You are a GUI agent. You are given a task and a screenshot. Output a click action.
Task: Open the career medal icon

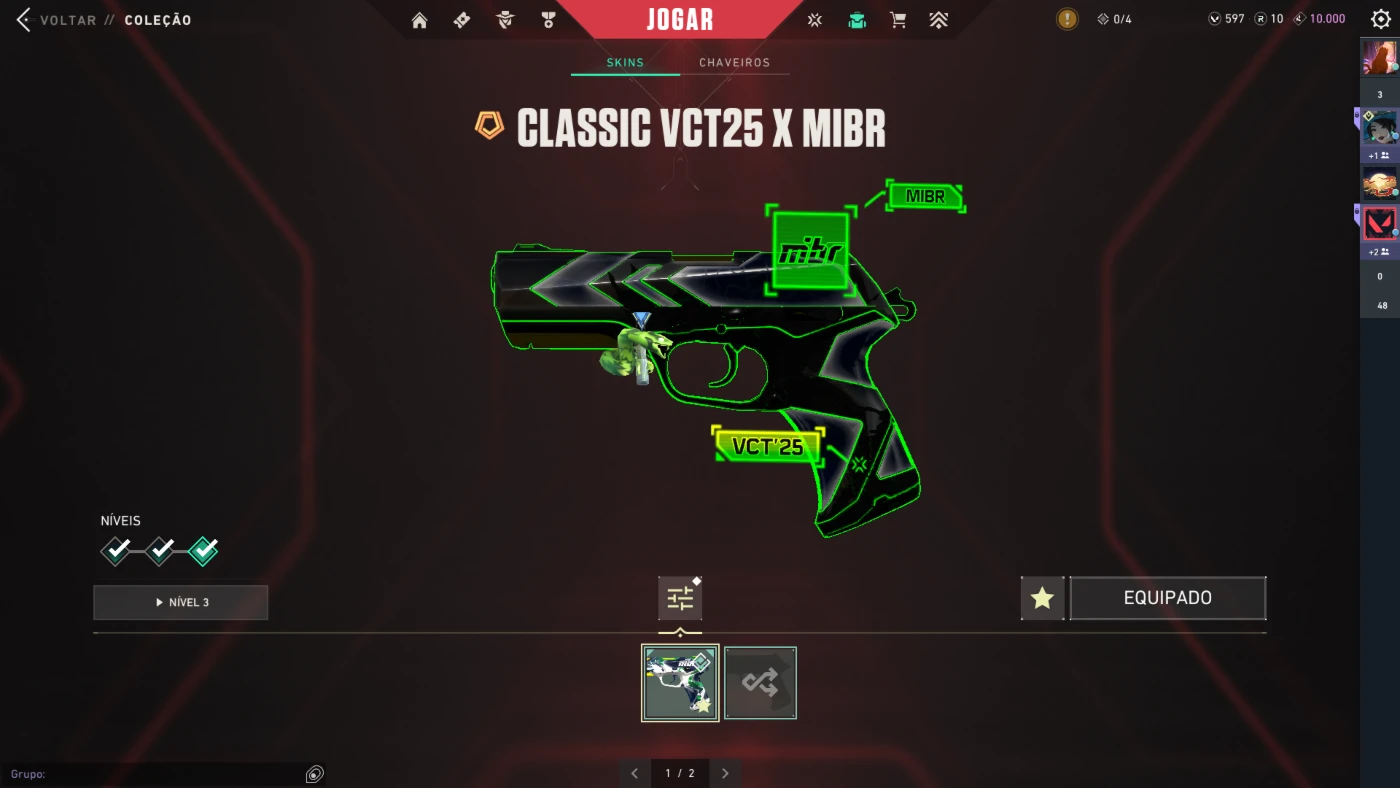(x=548, y=20)
